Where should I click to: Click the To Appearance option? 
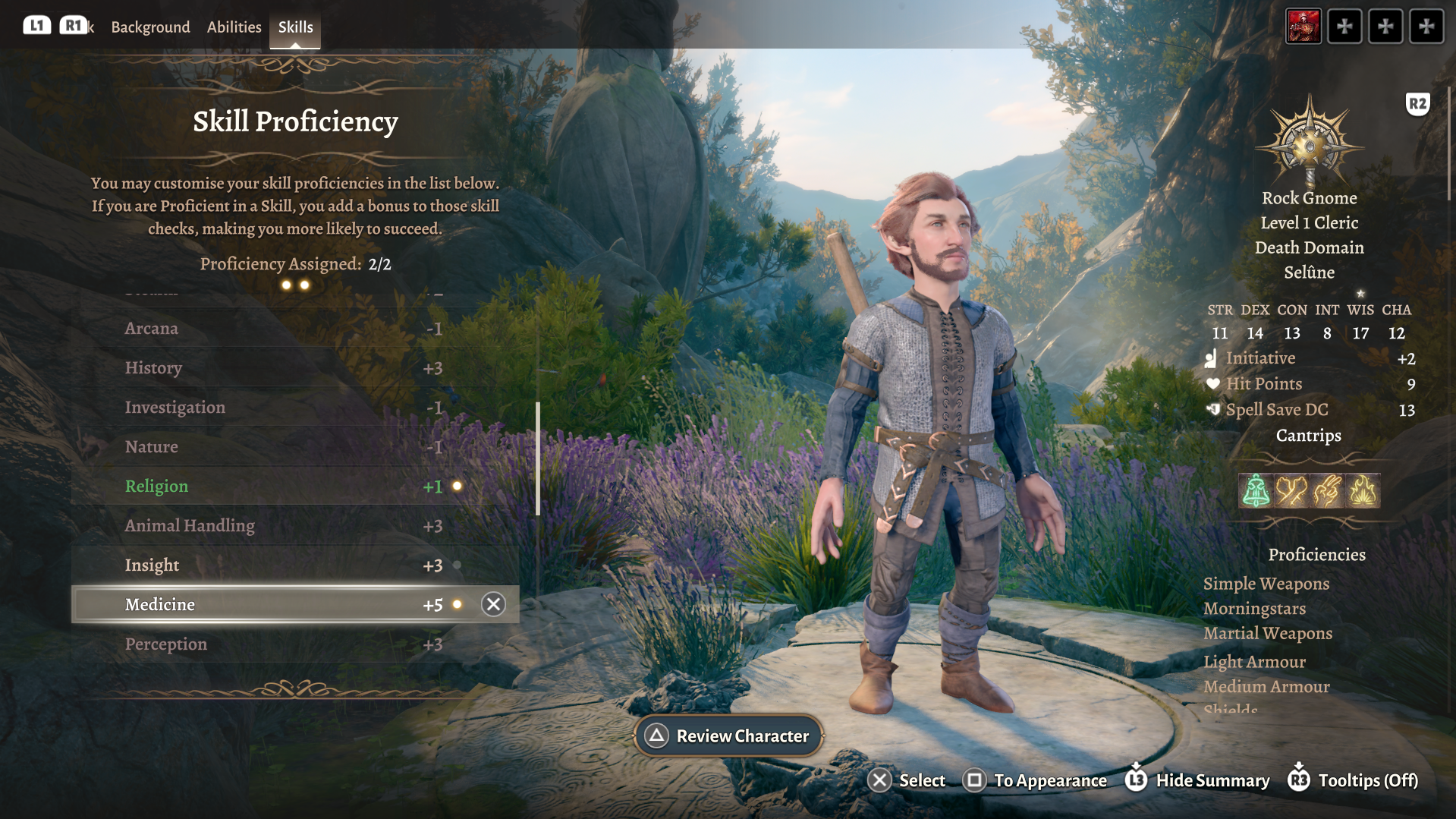pyautogui.click(x=1035, y=780)
